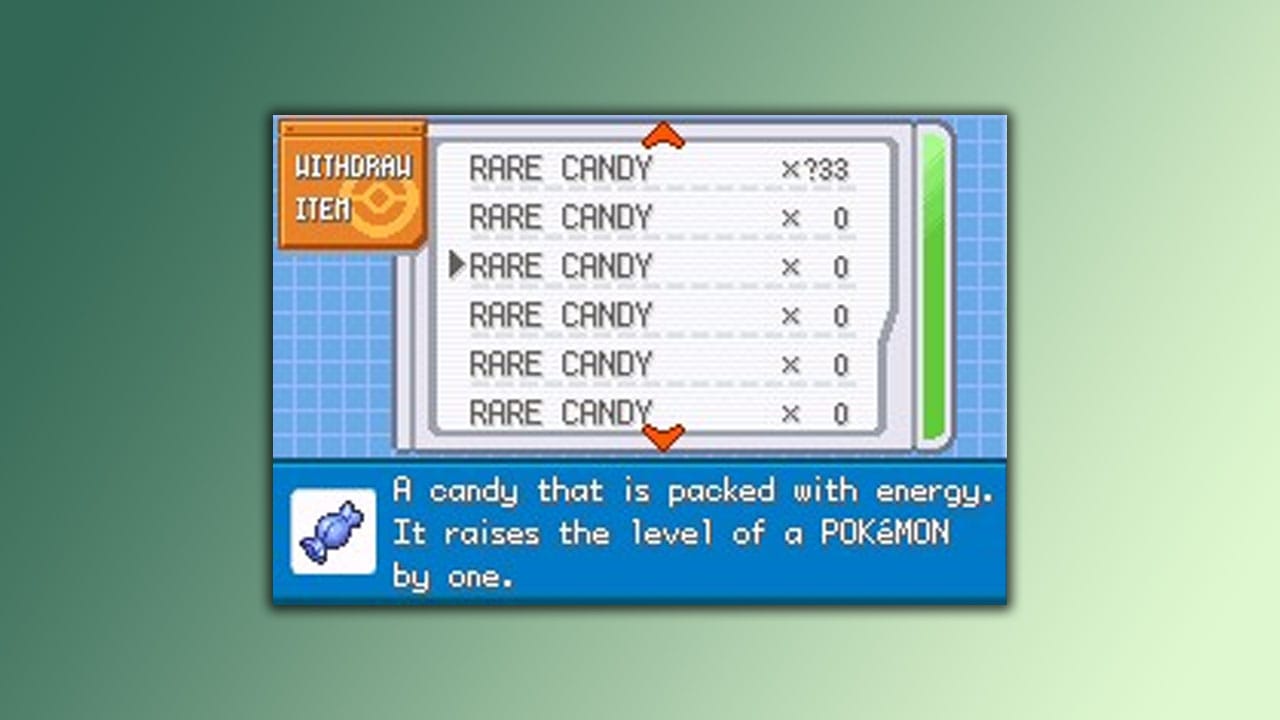Select the second RARE CANDY entry
Image resolution: width=1280 pixels, height=720 pixels.
click(x=560, y=216)
